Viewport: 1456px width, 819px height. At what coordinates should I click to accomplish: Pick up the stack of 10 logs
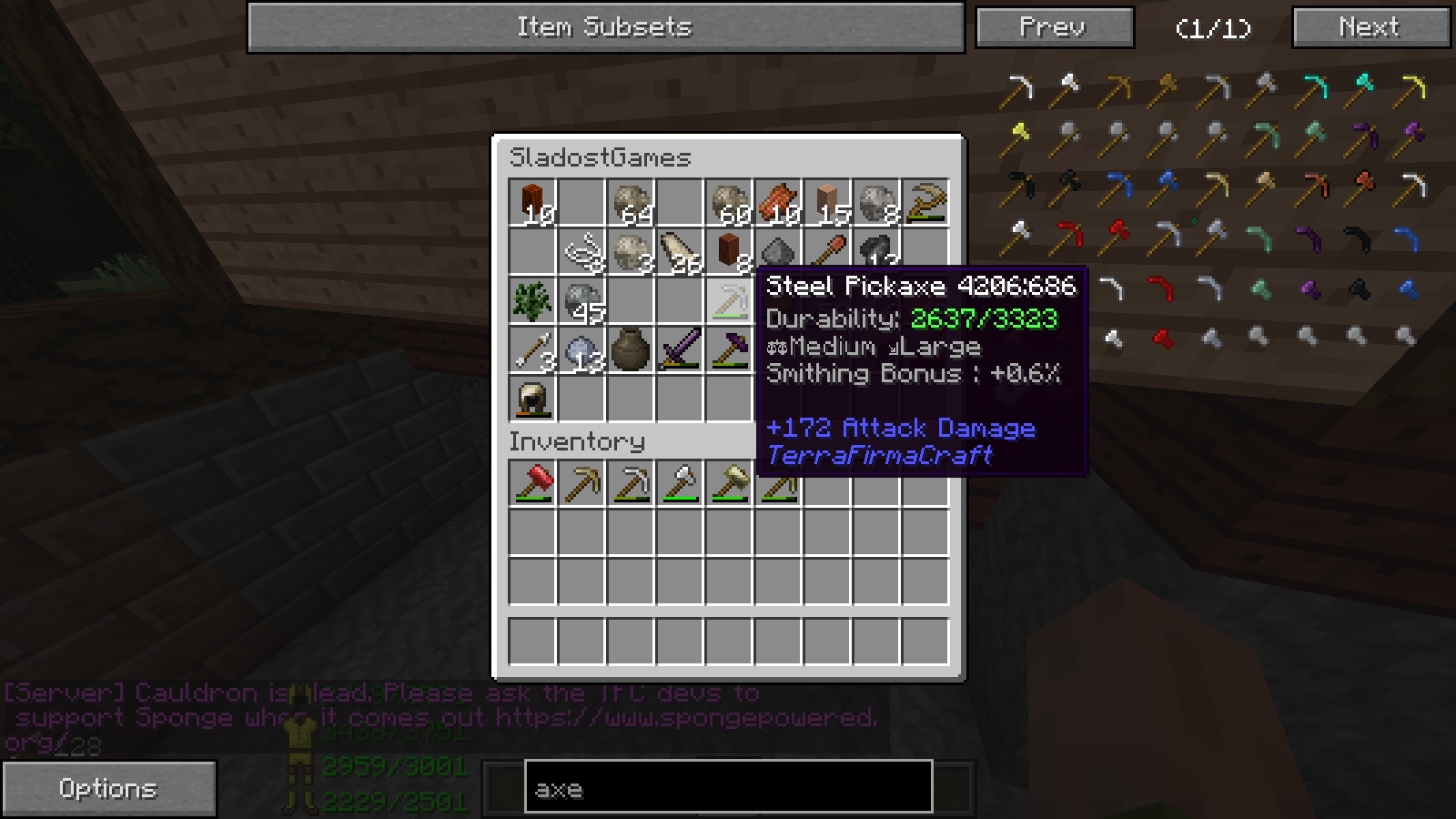click(532, 202)
